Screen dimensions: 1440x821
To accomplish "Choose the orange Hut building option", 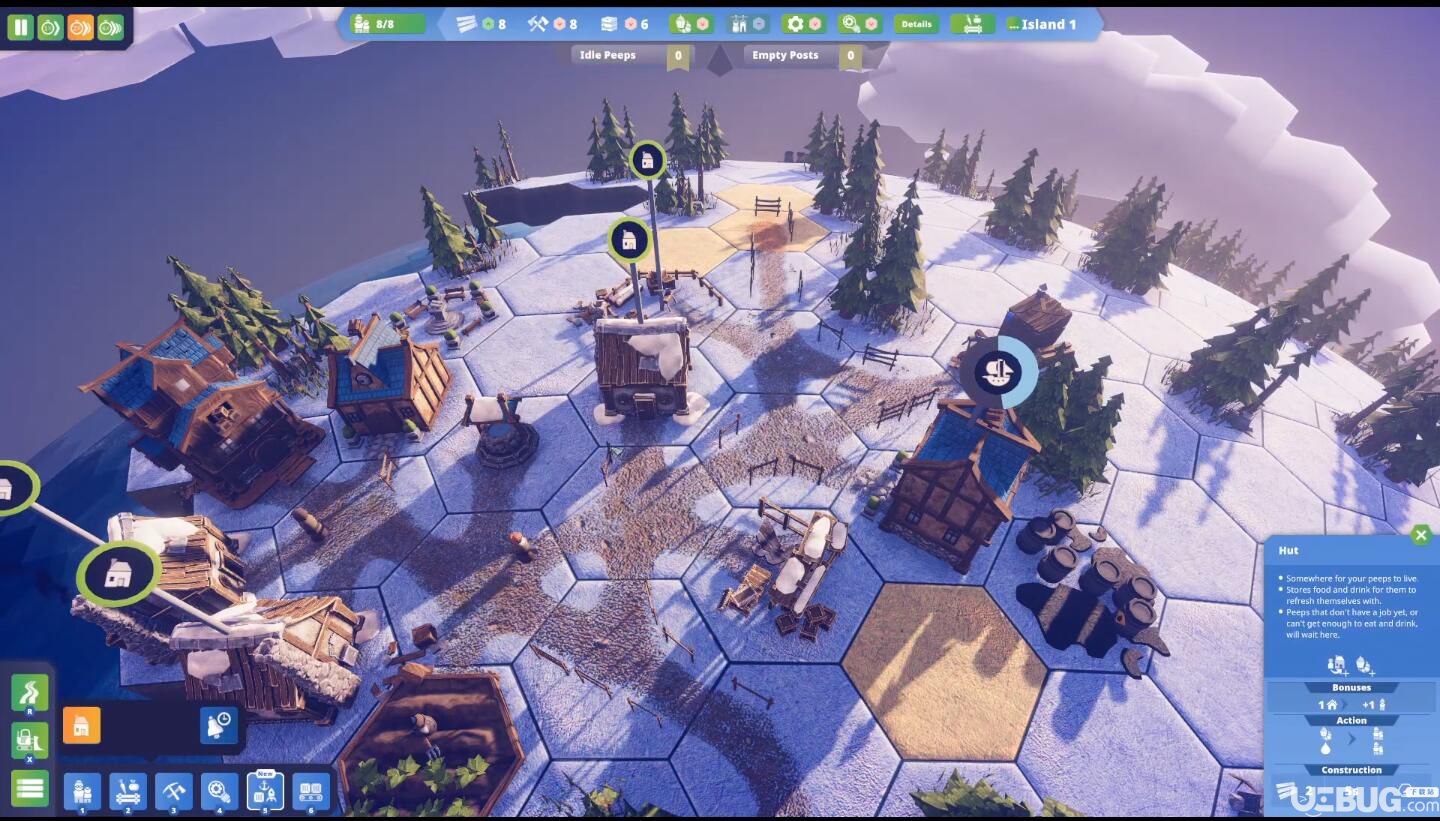I will pyautogui.click(x=81, y=725).
